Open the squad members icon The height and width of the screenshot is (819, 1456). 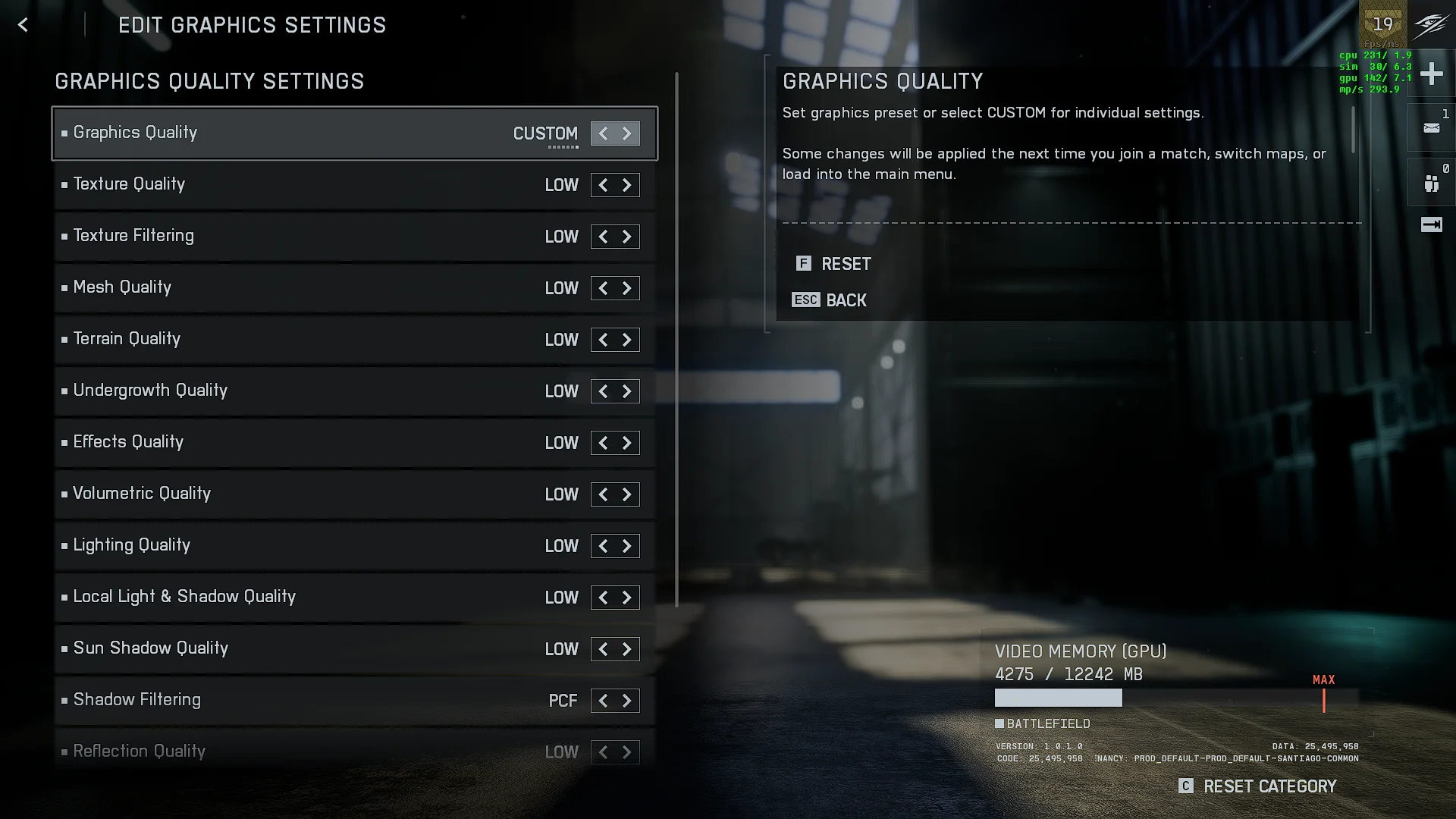pos(1431,184)
